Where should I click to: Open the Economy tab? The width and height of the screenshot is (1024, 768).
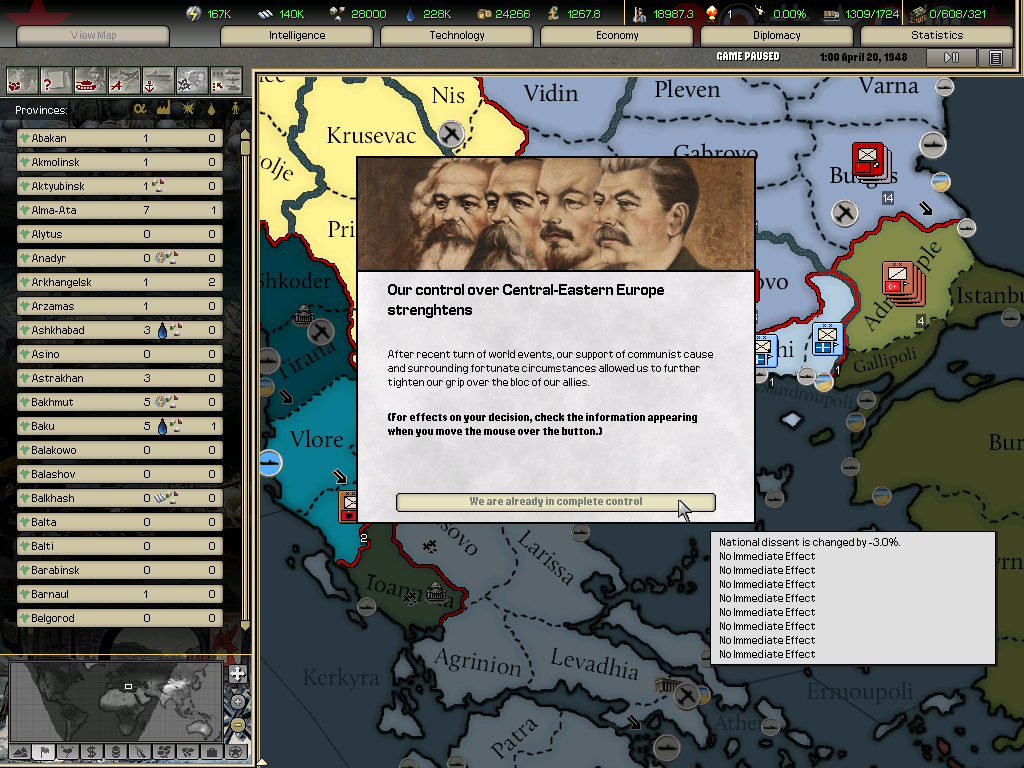[617, 36]
